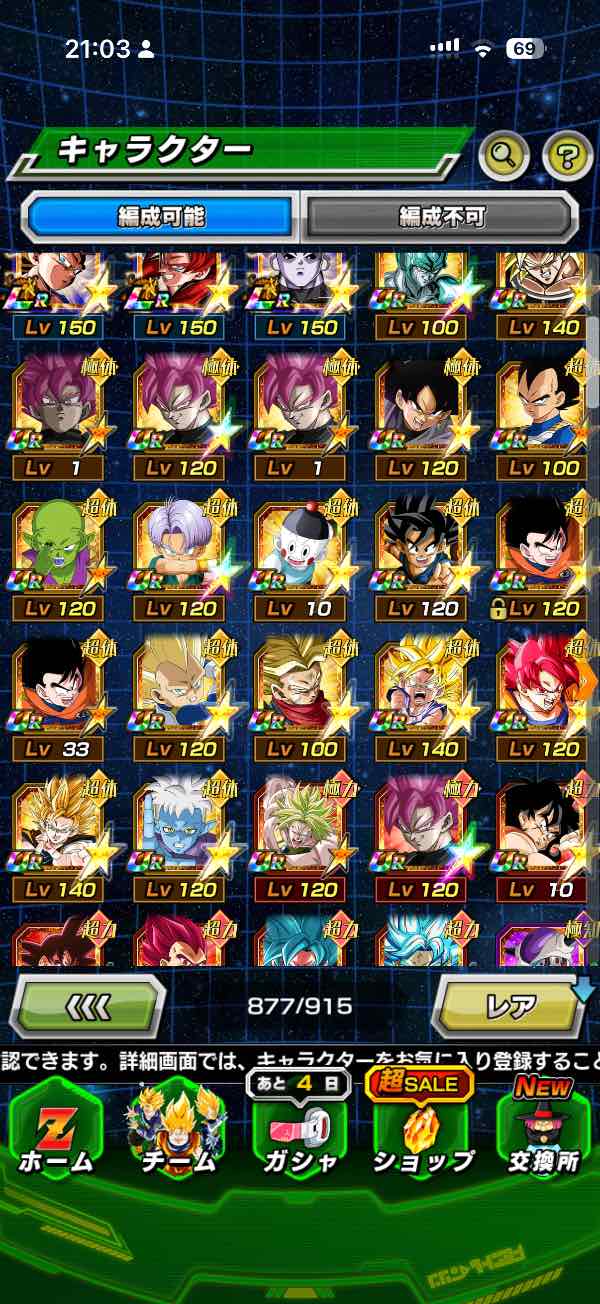600x1304 pixels.
Task: Choose the green-haired Broly card at Lv 120
Action: 300,831
